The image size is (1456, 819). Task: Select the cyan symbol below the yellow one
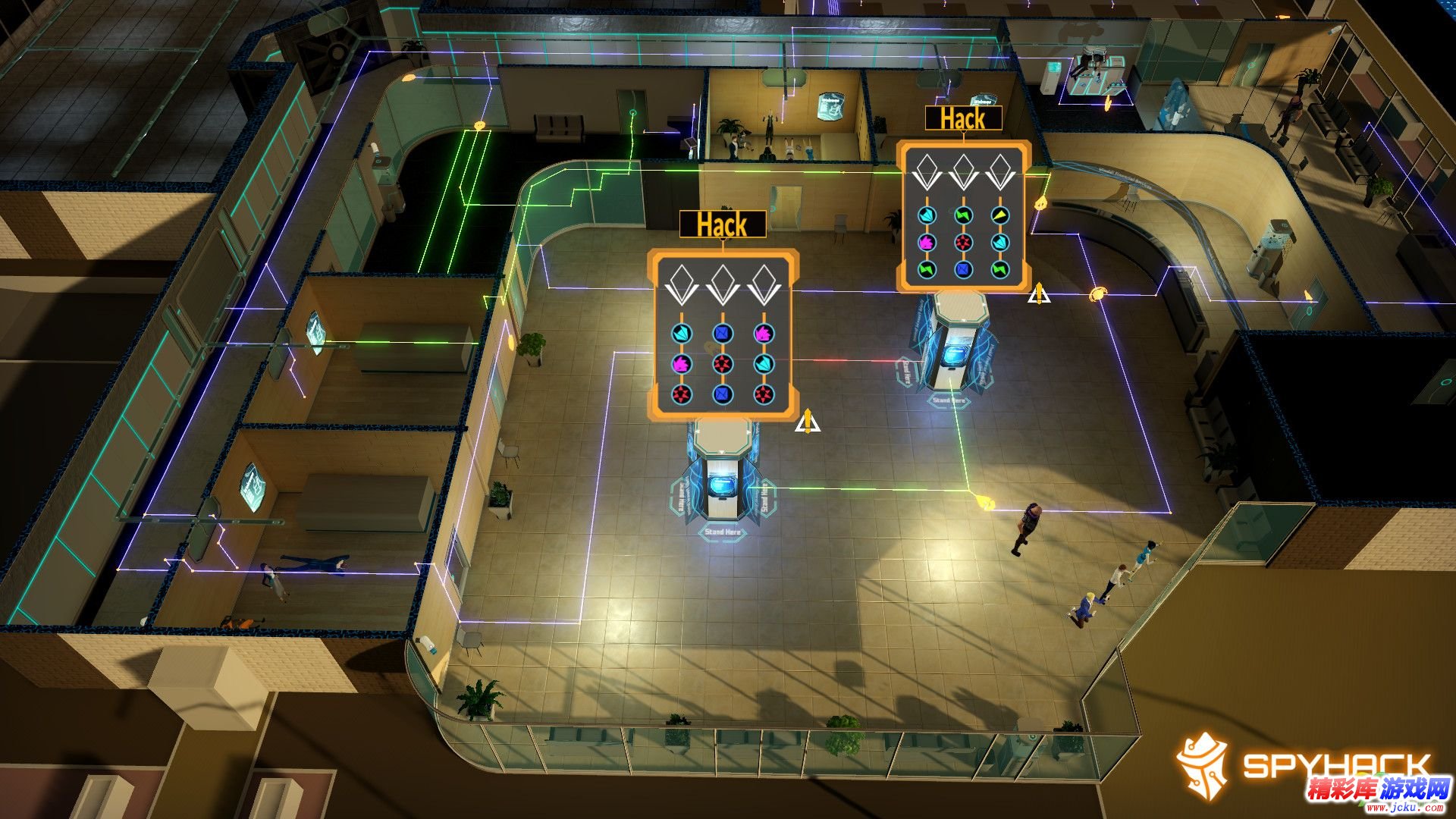(x=1001, y=243)
